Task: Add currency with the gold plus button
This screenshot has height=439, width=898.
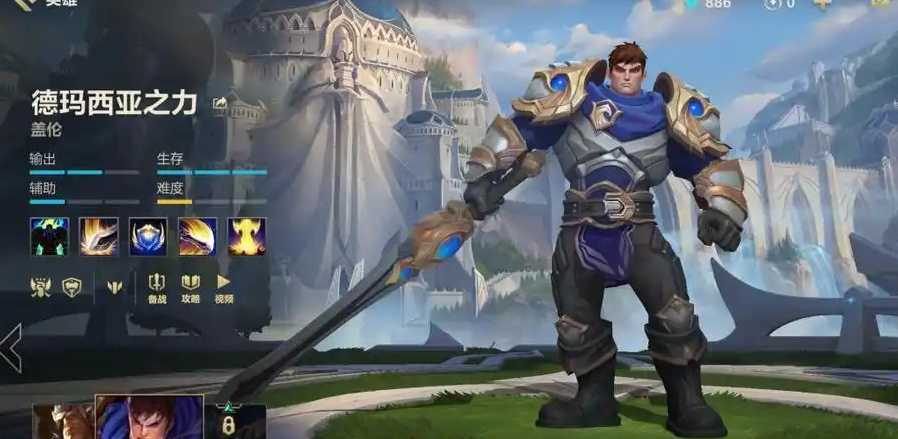Action: click(x=822, y=4)
